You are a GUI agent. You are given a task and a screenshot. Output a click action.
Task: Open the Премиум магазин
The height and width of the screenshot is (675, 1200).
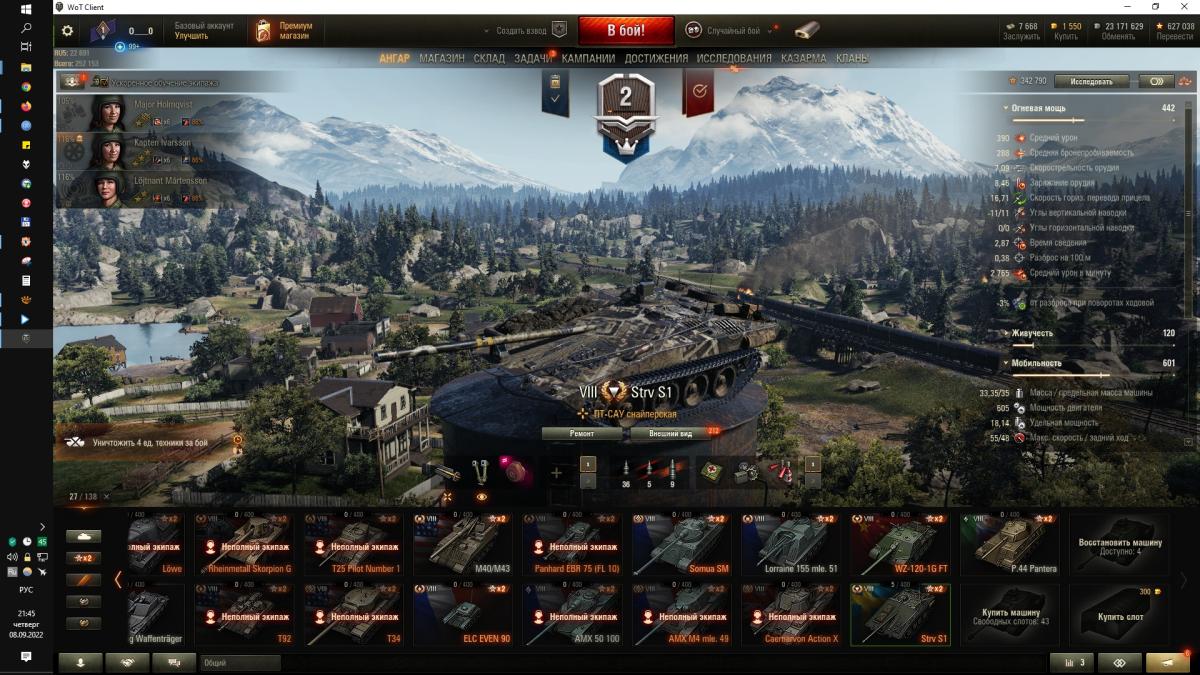pos(283,31)
